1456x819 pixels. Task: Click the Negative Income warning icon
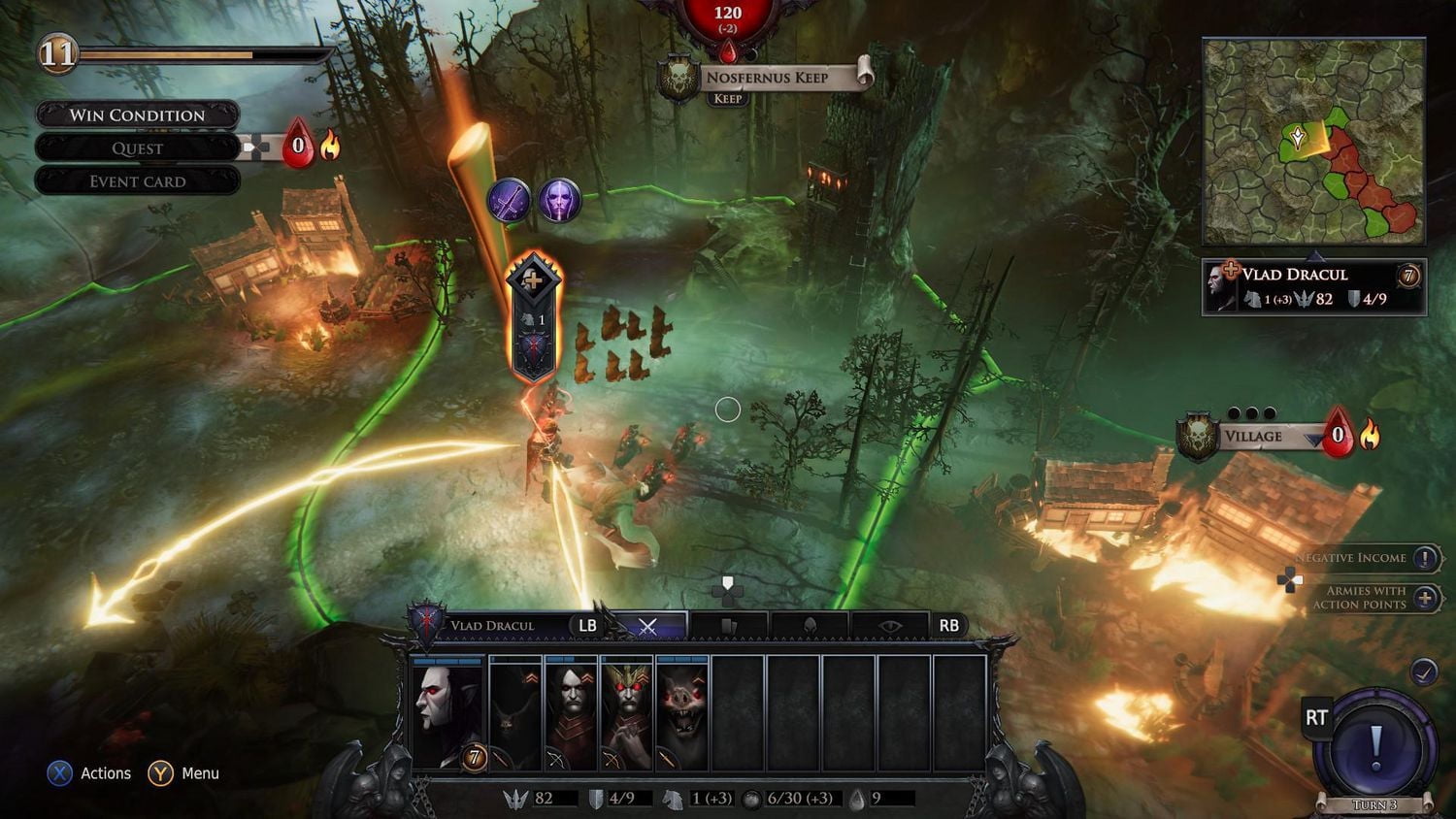tap(1422, 559)
